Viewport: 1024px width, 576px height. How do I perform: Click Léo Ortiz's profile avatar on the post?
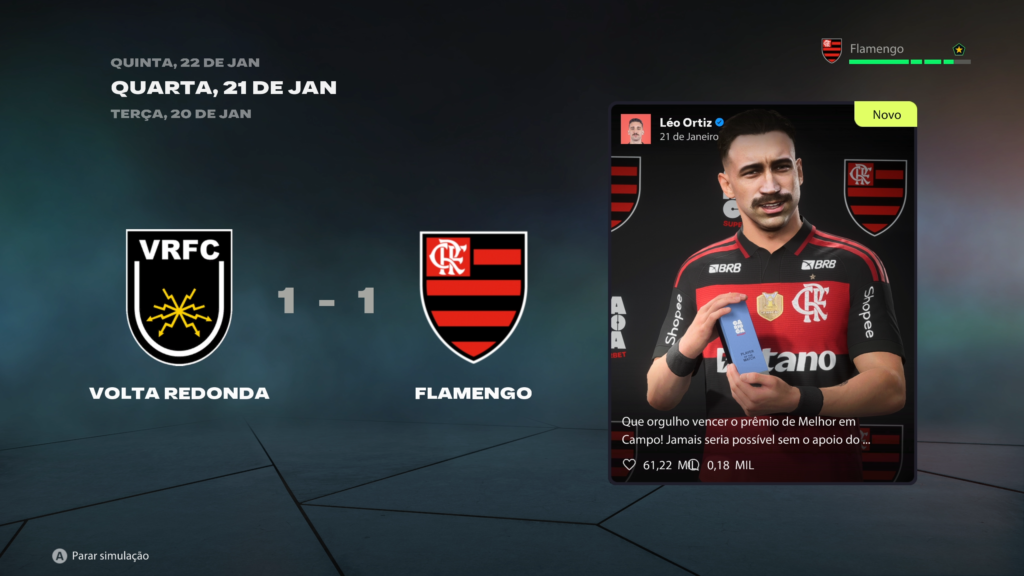(x=635, y=129)
